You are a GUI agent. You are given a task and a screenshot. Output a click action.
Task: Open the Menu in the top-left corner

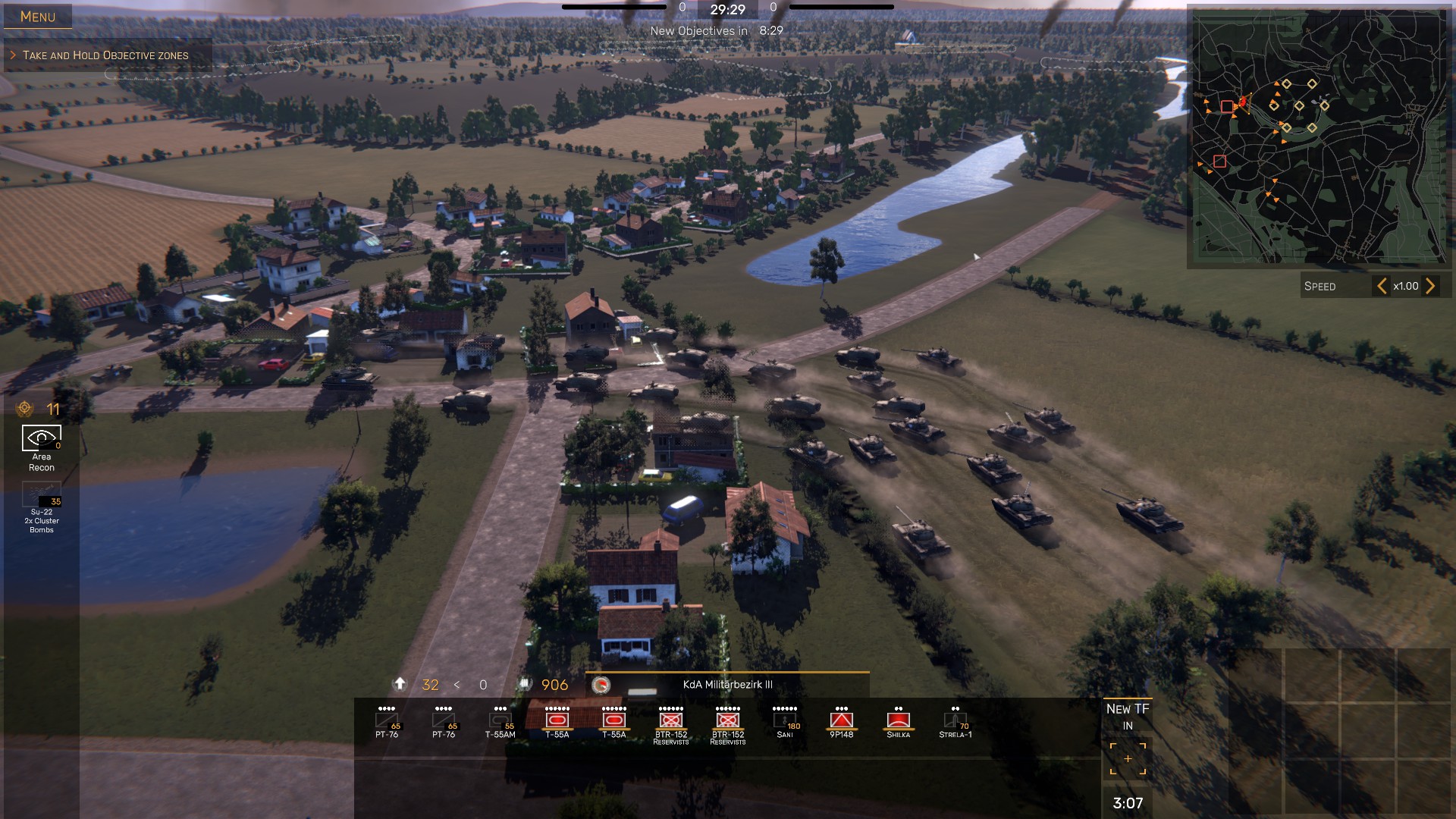pos(38,17)
